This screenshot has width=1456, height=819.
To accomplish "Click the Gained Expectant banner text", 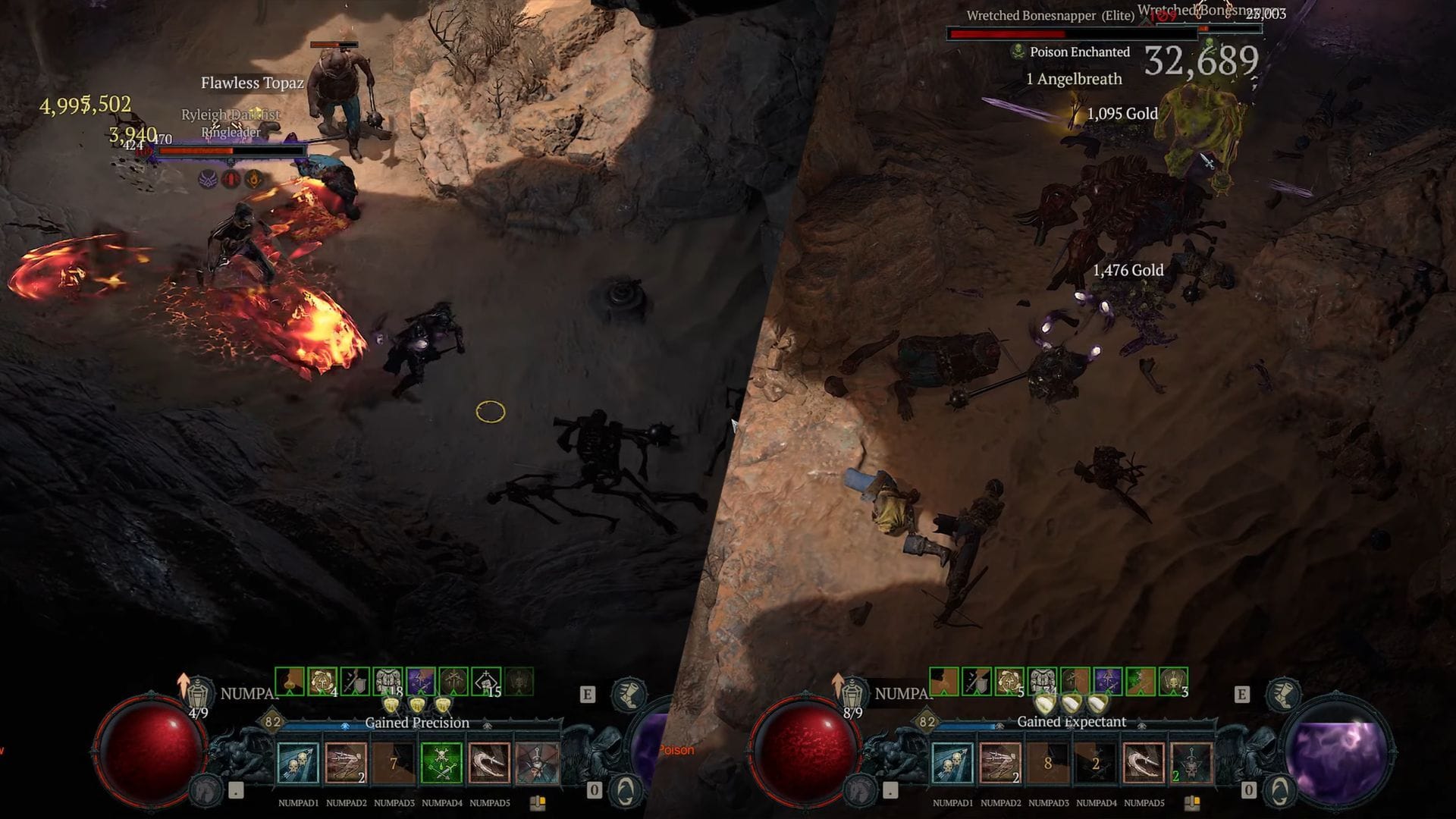I will coord(1073,720).
